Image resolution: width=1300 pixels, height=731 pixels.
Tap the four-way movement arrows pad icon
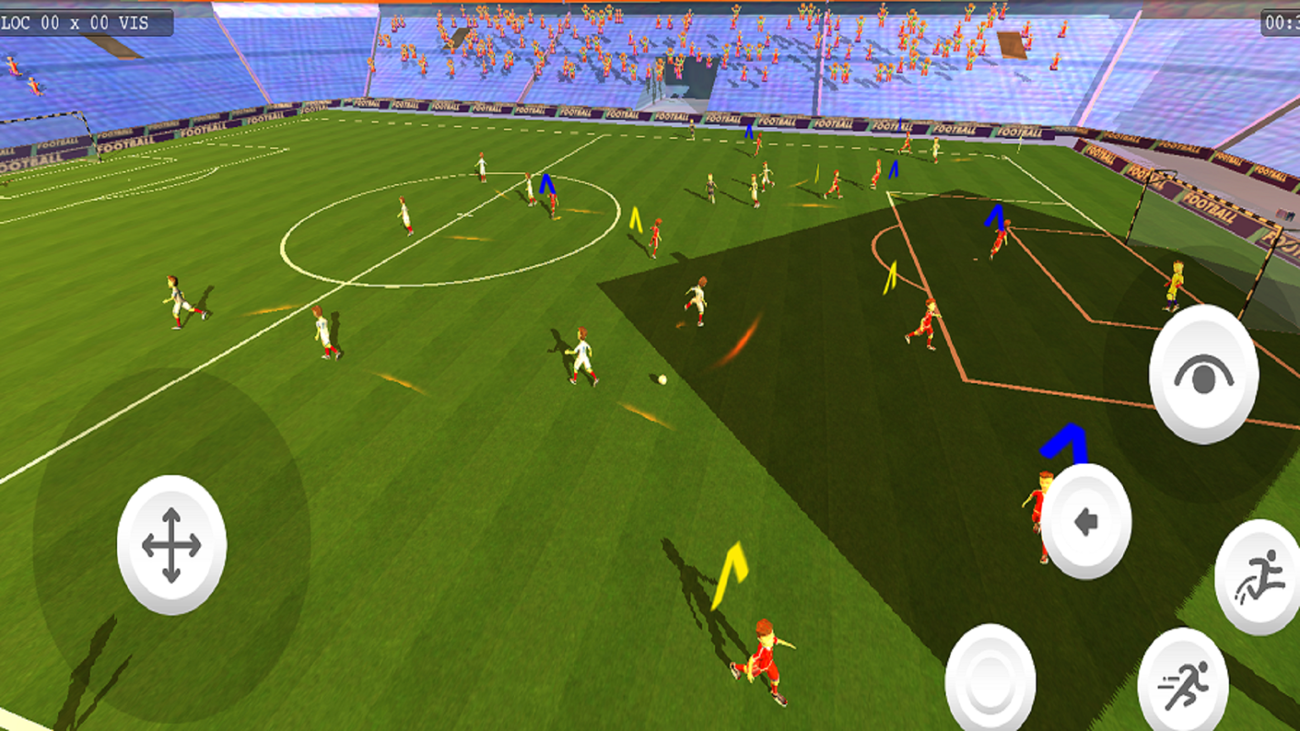click(x=170, y=546)
